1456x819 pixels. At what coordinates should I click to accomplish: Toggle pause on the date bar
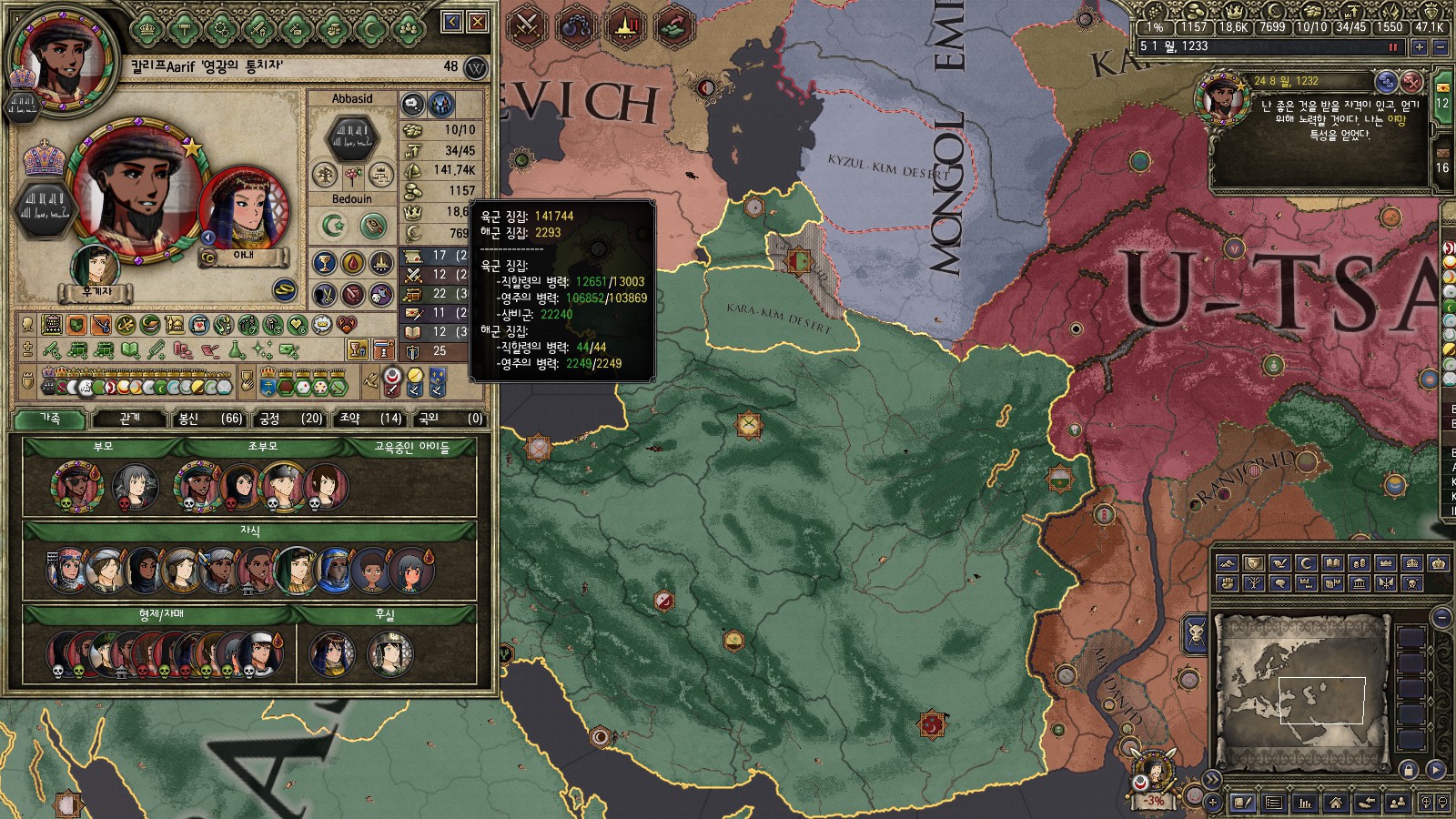coord(1392,46)
